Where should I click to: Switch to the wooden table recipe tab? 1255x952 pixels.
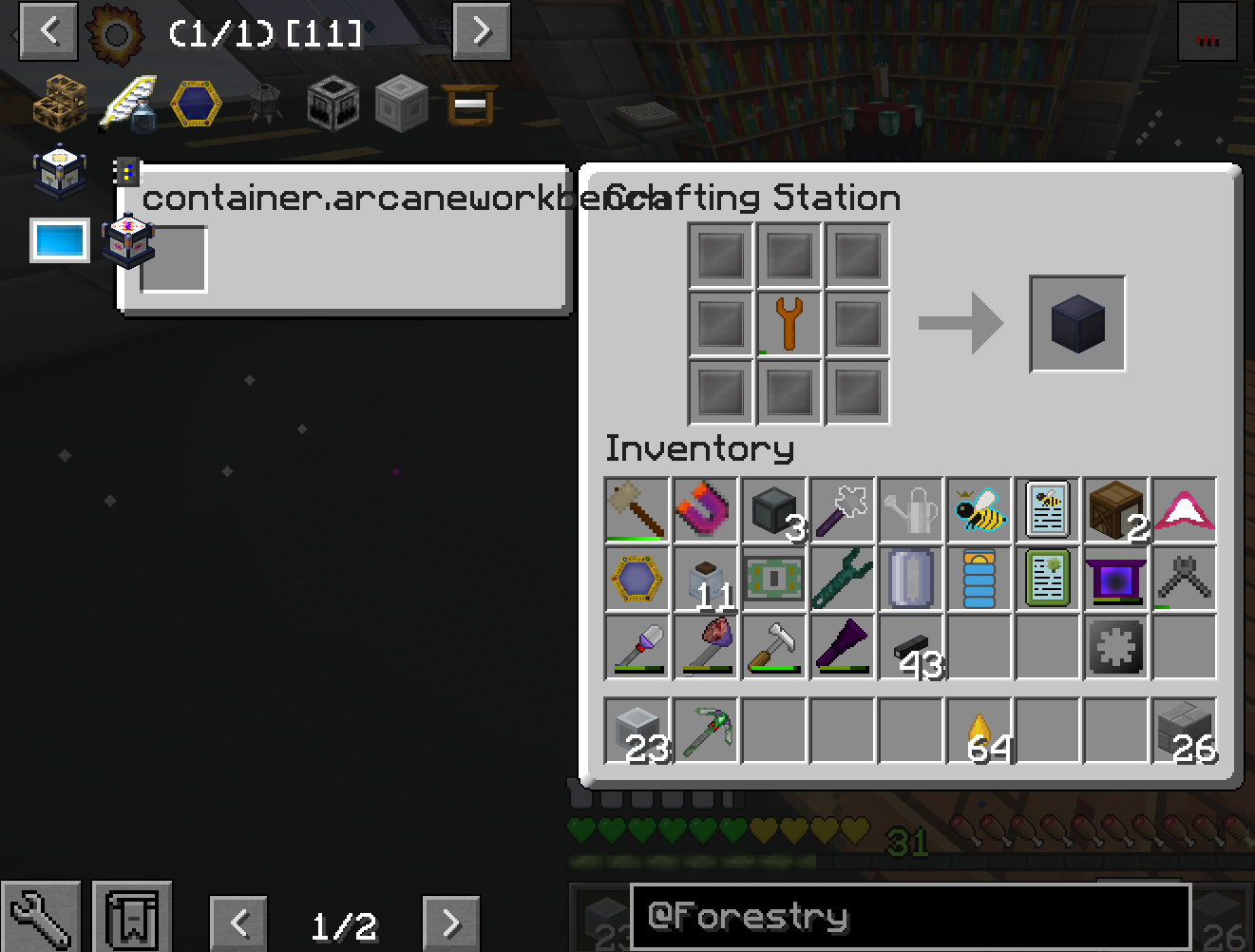(x=470, y=105)
